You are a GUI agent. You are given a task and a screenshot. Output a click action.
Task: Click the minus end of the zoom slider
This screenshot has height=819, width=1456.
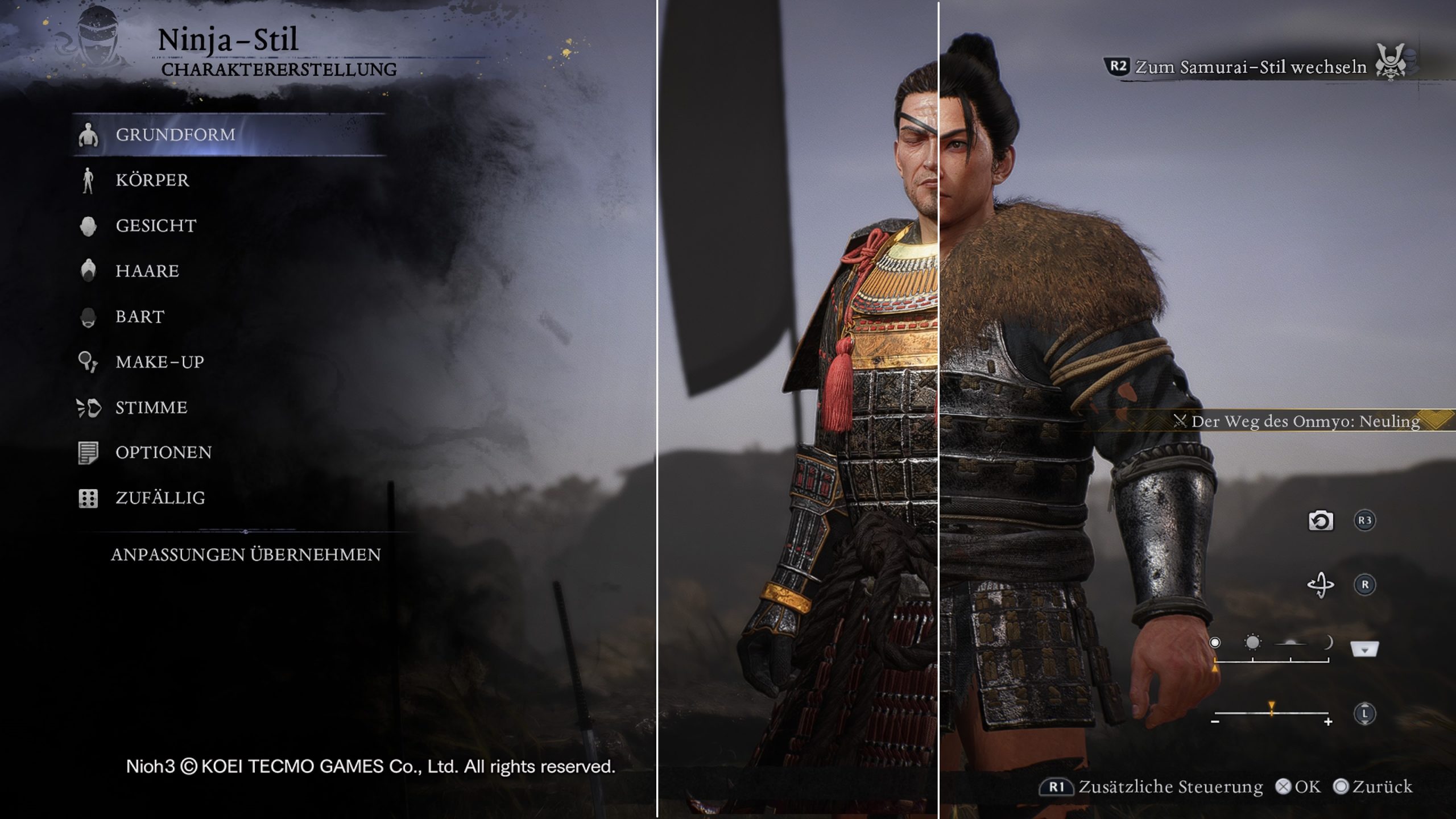[x=1215, y=722]
